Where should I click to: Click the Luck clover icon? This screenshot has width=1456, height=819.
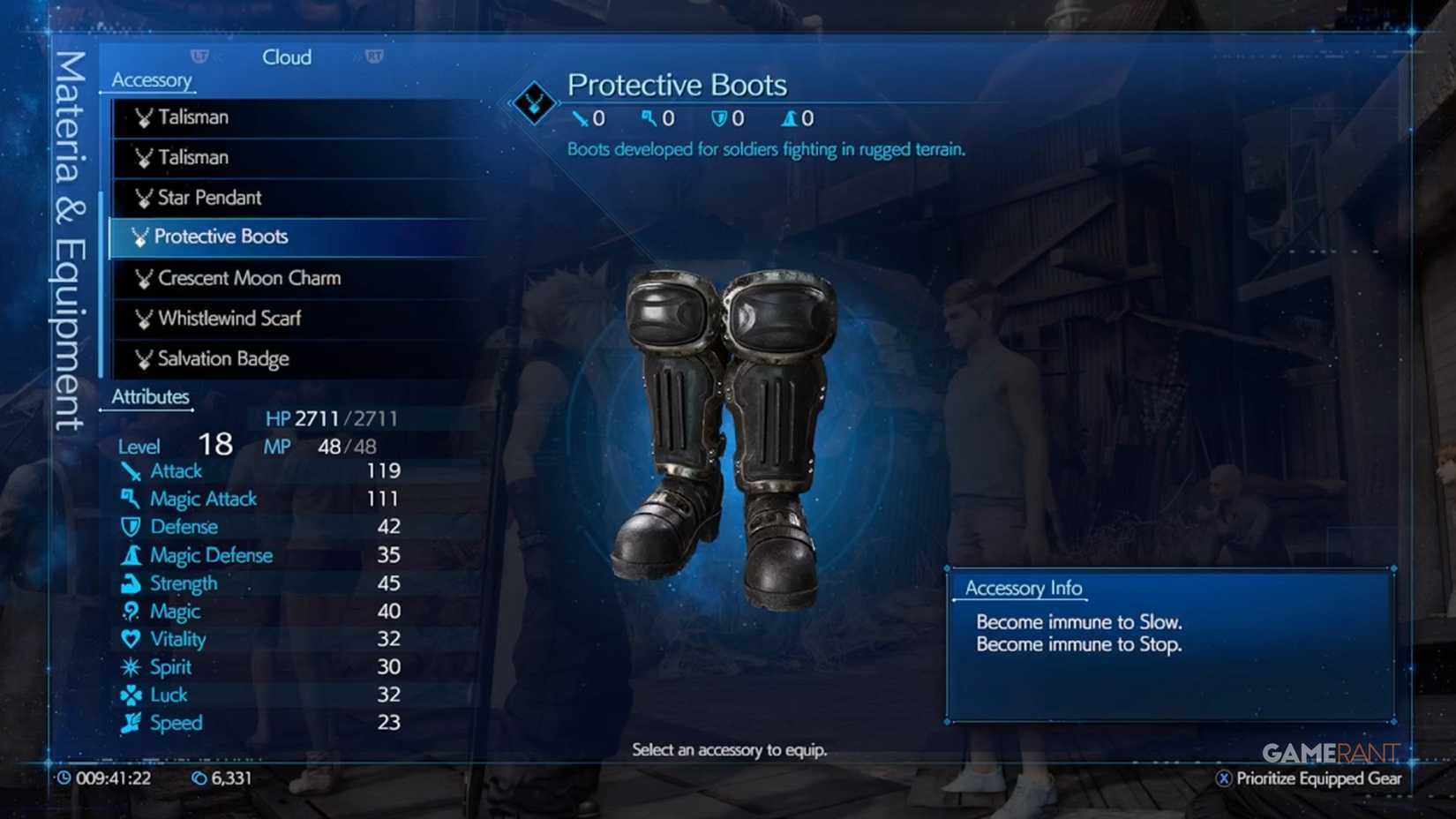coord(131,695)
